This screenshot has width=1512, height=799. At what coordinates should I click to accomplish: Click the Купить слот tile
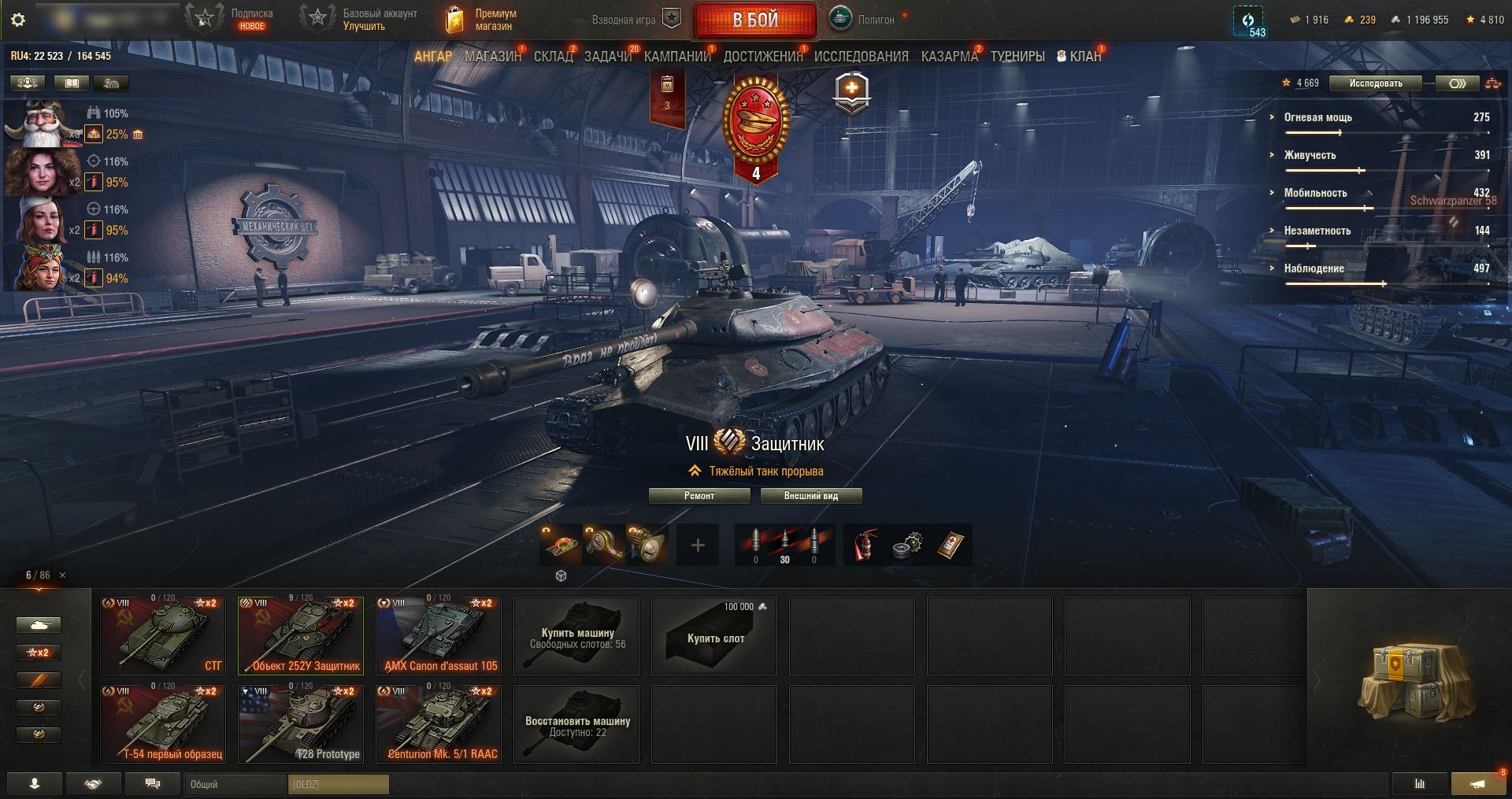(714, 636)
